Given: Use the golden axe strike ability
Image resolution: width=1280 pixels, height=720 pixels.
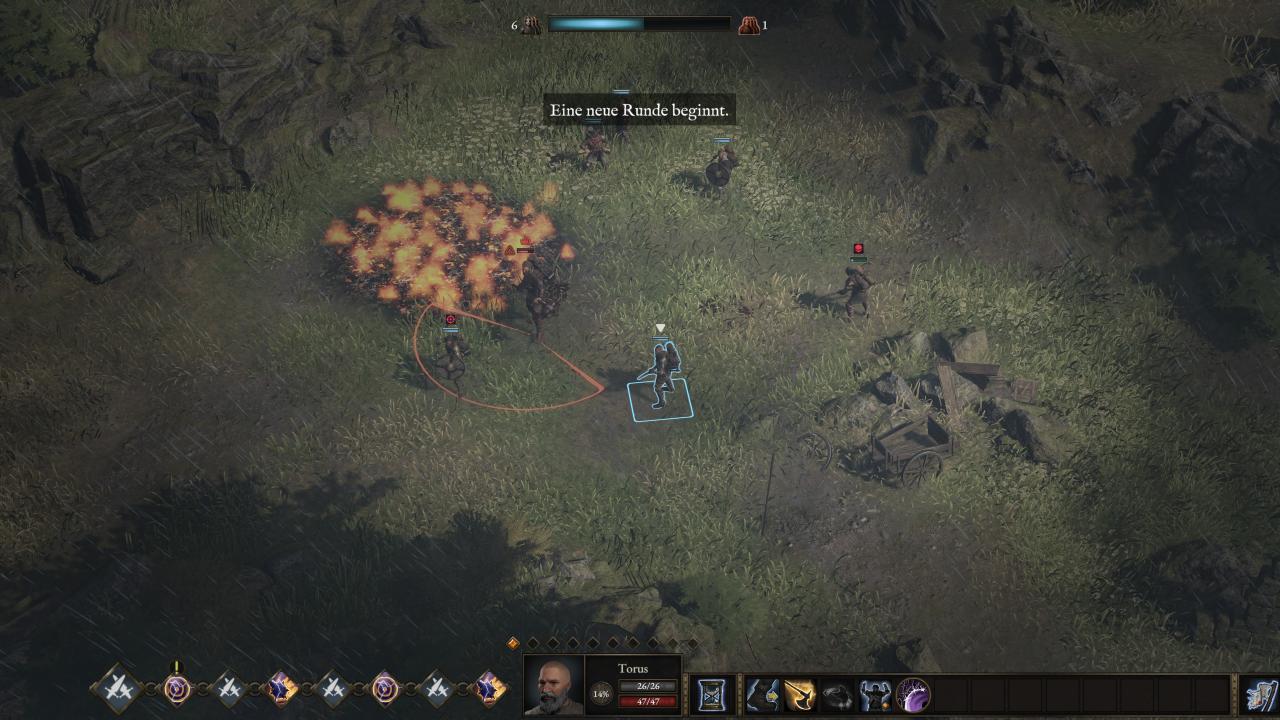Looking at the screenshot, I should pos(800,694).
